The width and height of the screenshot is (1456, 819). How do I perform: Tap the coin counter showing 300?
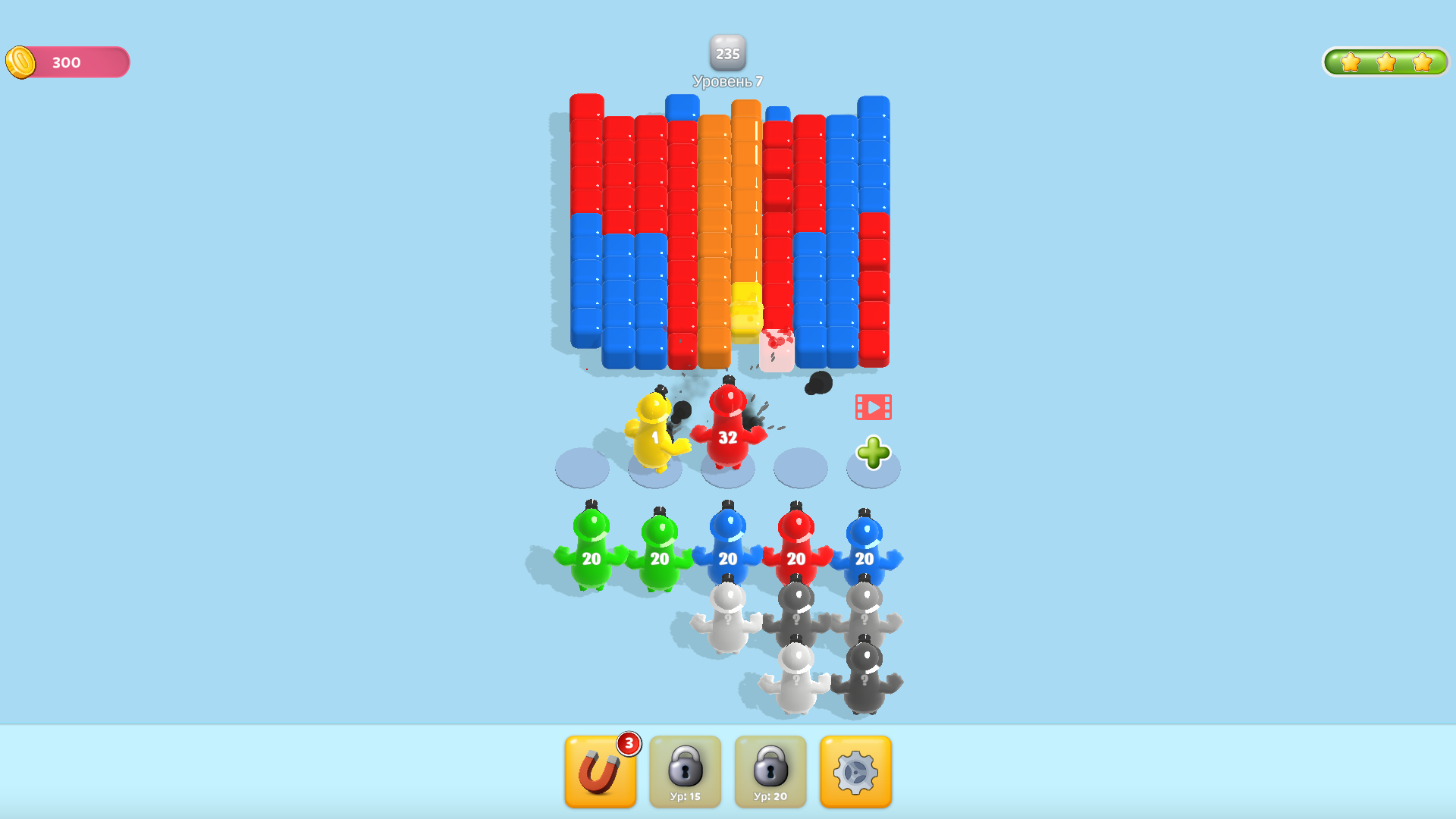(66, 62)
